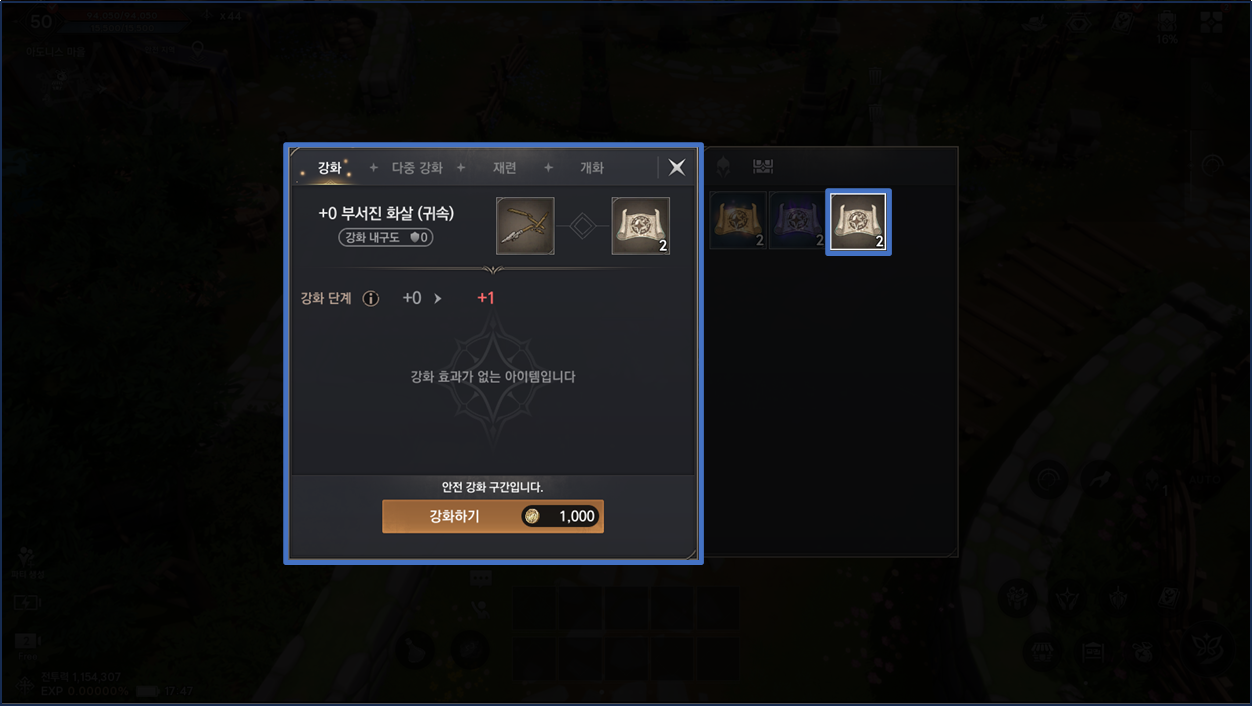Pick the golden enhancement scroll

(738, 221)
